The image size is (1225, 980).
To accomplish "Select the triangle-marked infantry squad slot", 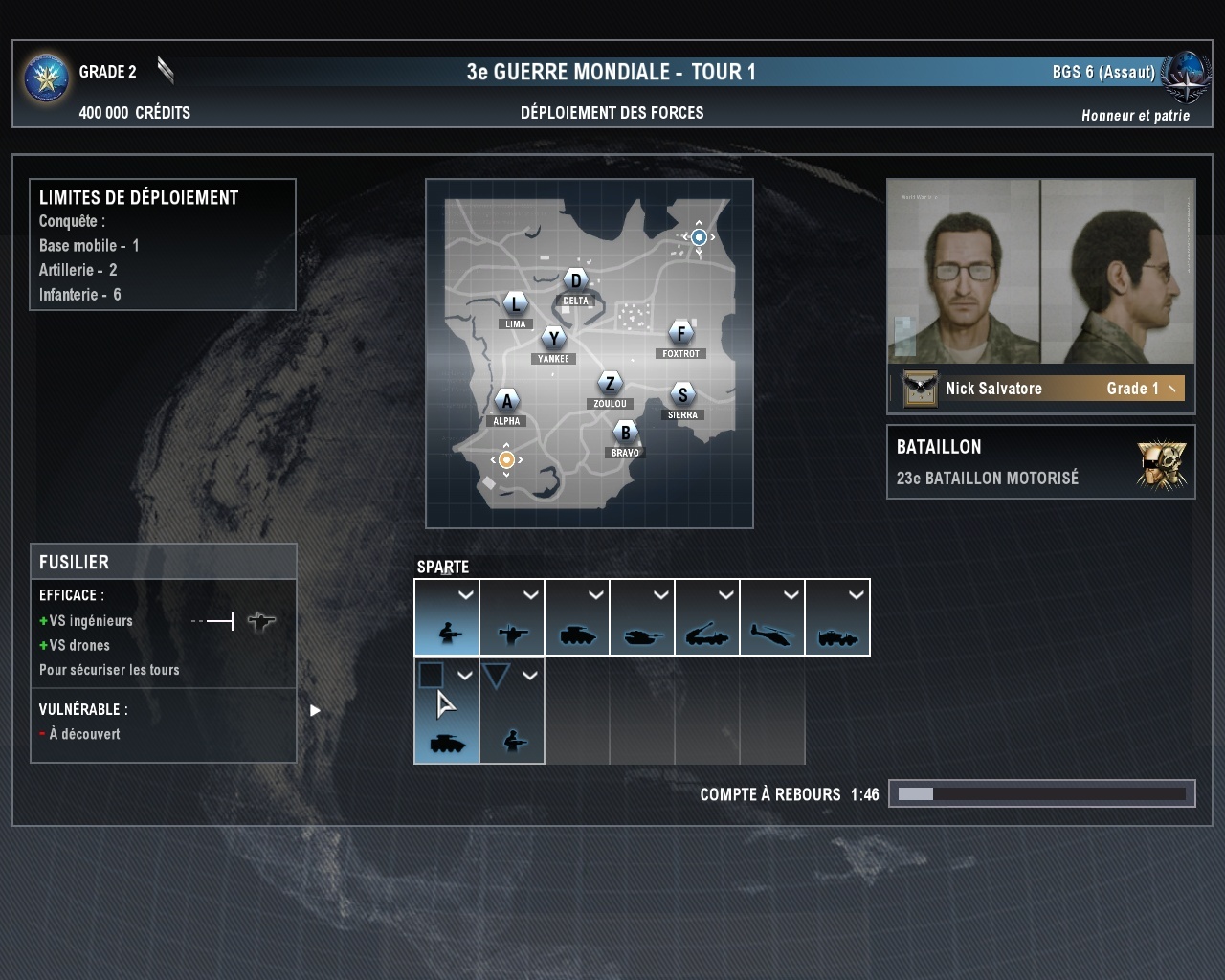I will point(512,712).
